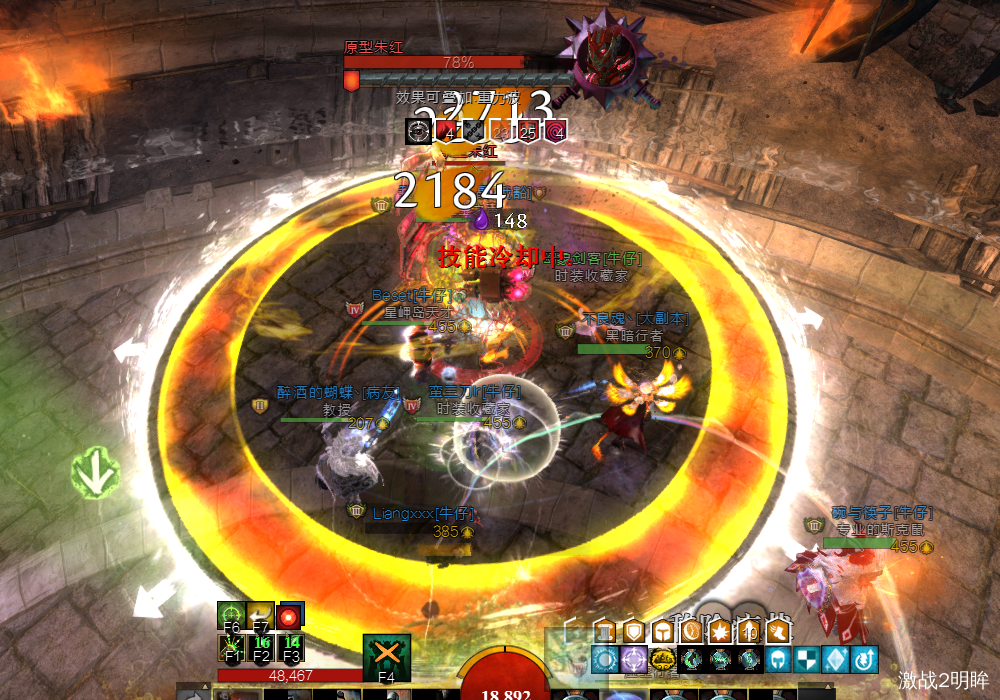Trigger the F7 return arrow skill

pos(261,615)
